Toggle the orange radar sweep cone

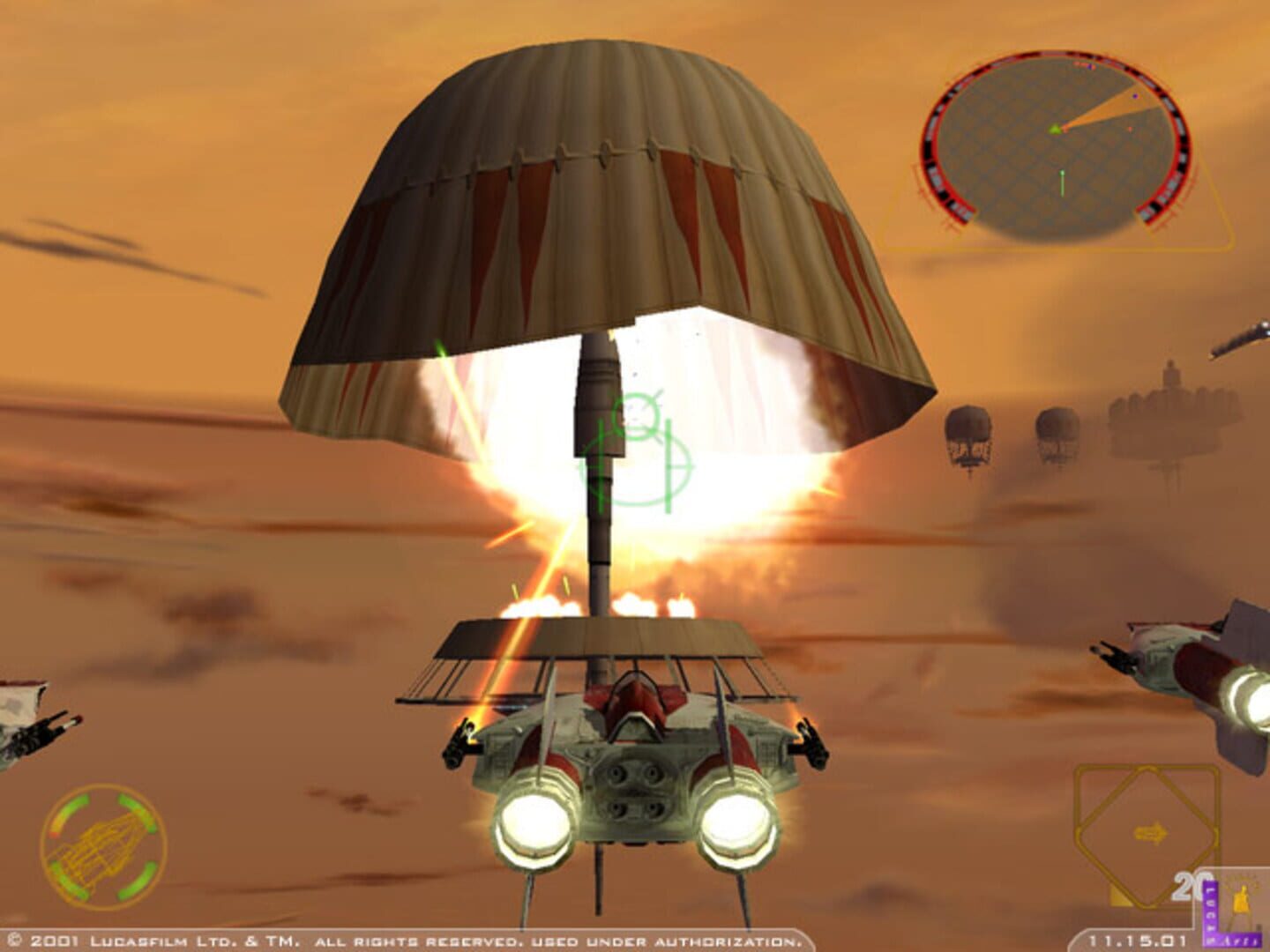1109,111
